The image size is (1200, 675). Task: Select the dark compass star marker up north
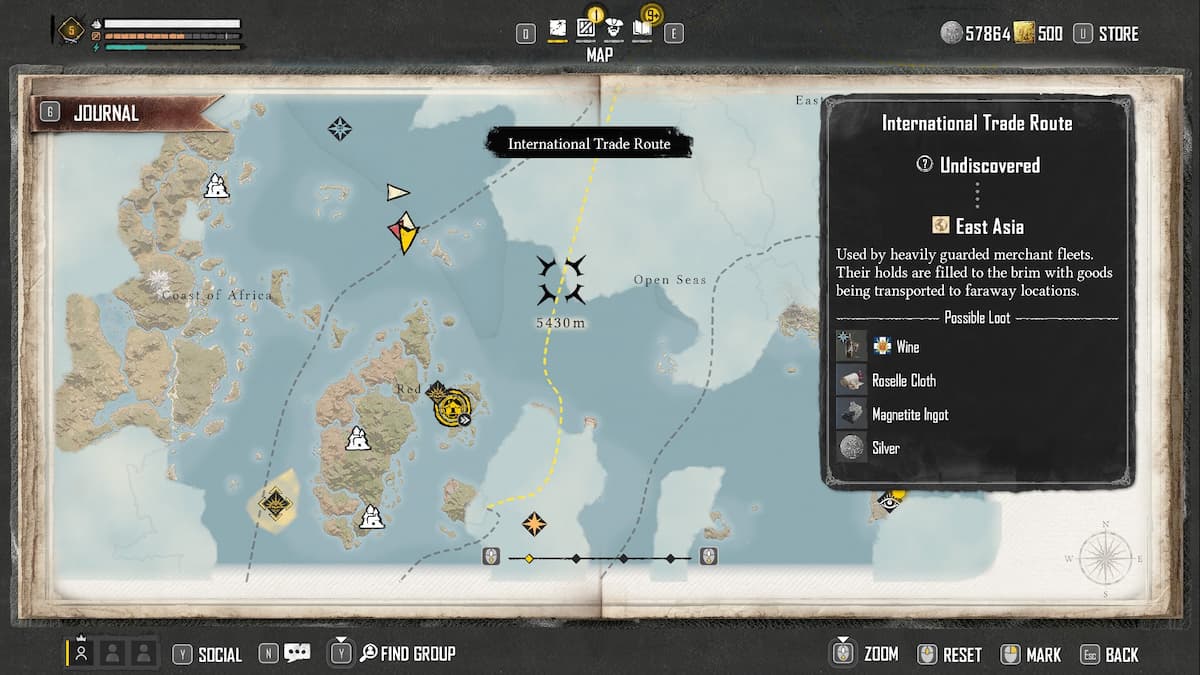point(340,128)
